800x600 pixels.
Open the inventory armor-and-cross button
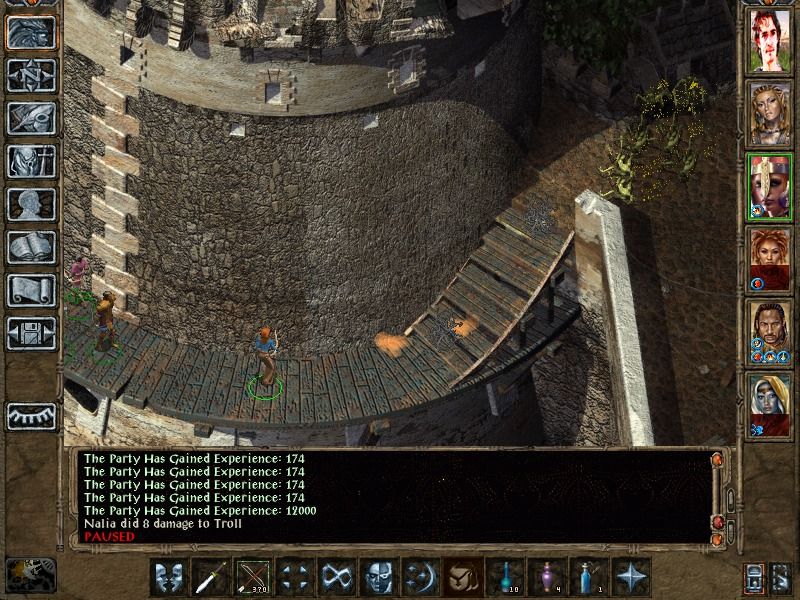(31, 161)
